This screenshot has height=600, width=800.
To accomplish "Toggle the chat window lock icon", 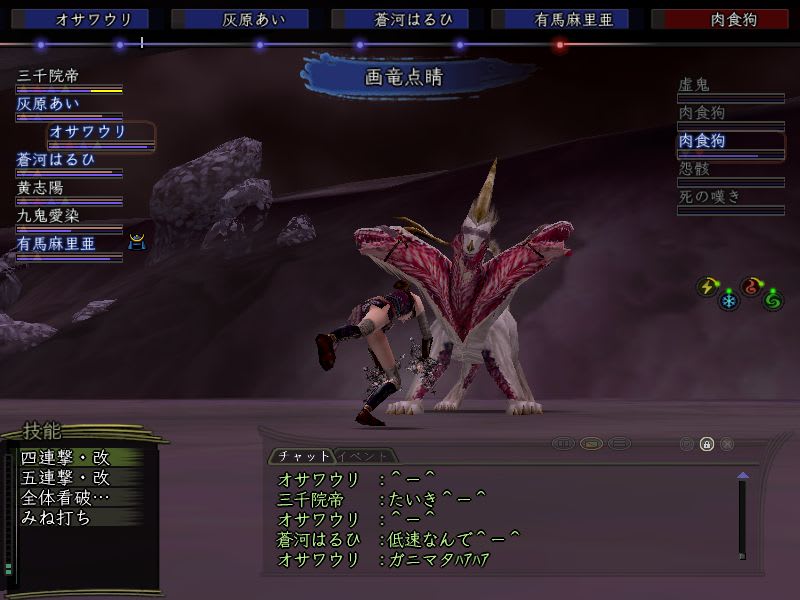I will tap(706, 444).
